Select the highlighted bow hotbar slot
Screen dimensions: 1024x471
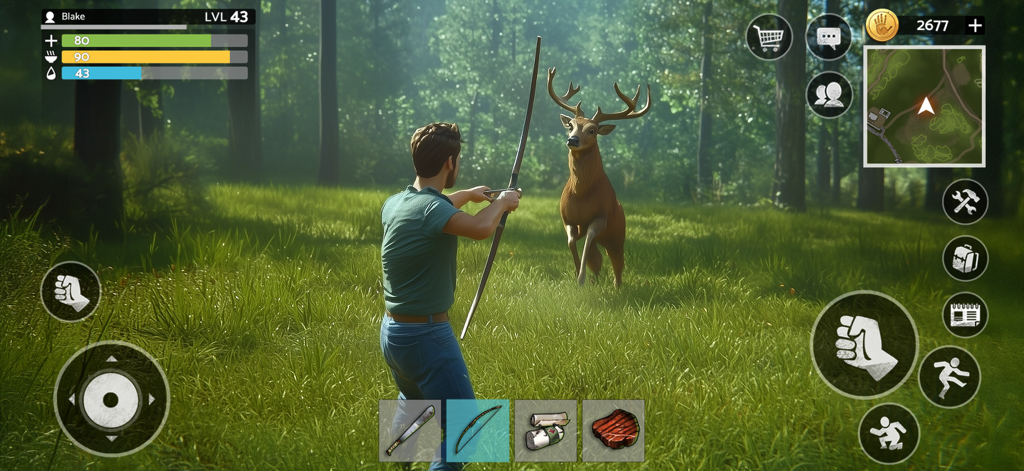tap(477, 431)
